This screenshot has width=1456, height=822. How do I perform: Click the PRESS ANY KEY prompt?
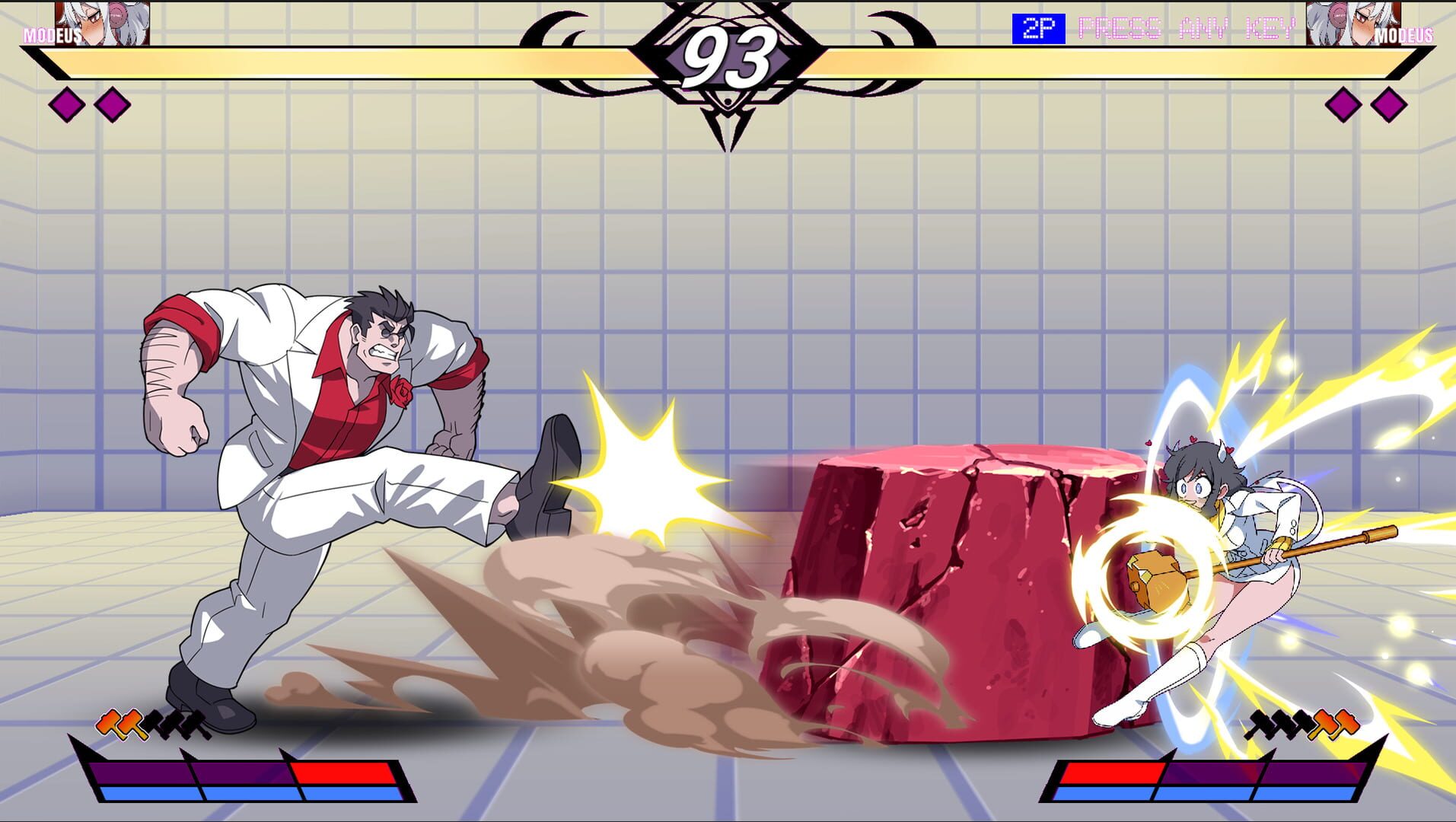[1187, 28]
